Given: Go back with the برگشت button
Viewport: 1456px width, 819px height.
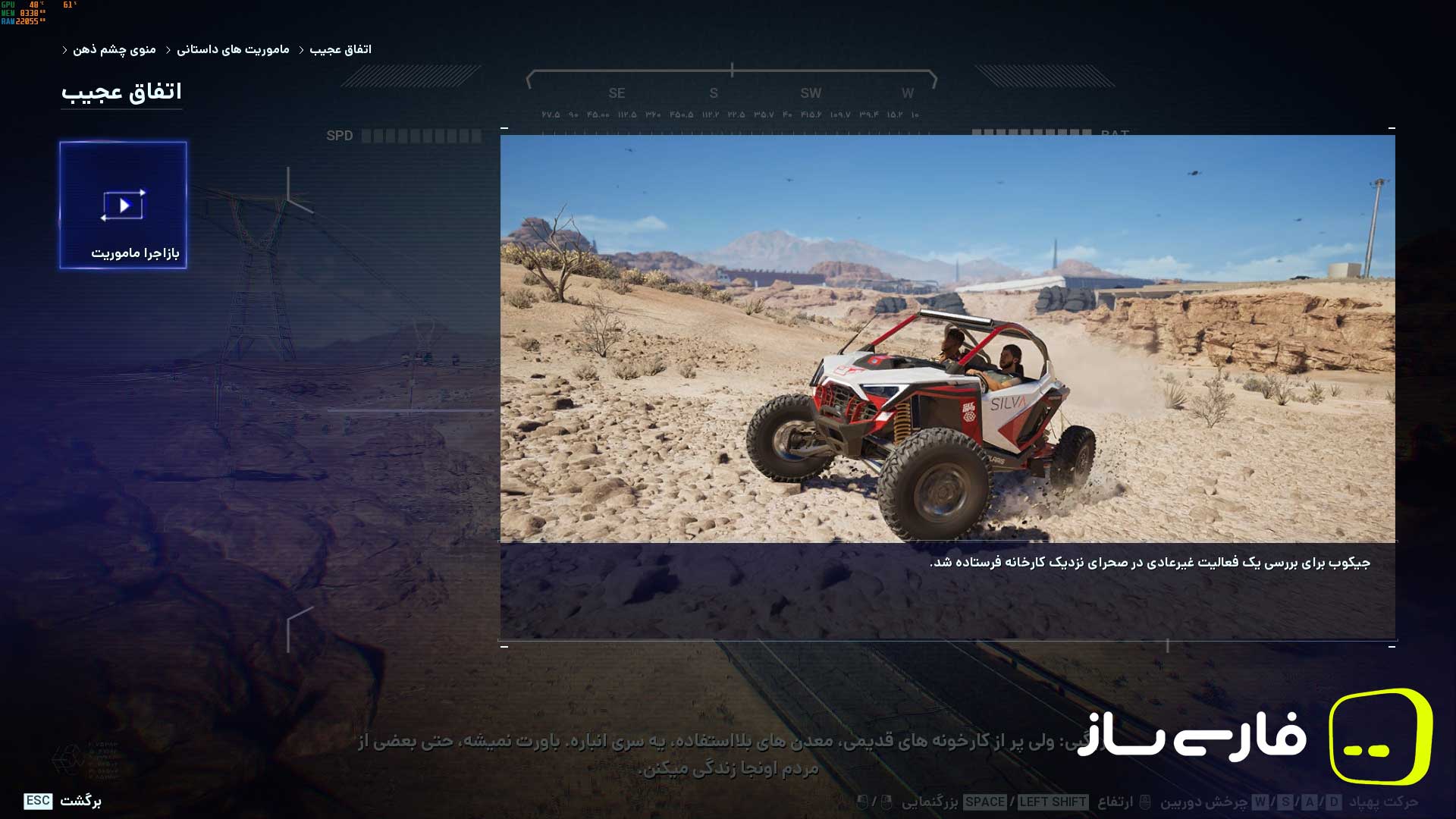Looking at the screenshot, I should pos(63,801).
